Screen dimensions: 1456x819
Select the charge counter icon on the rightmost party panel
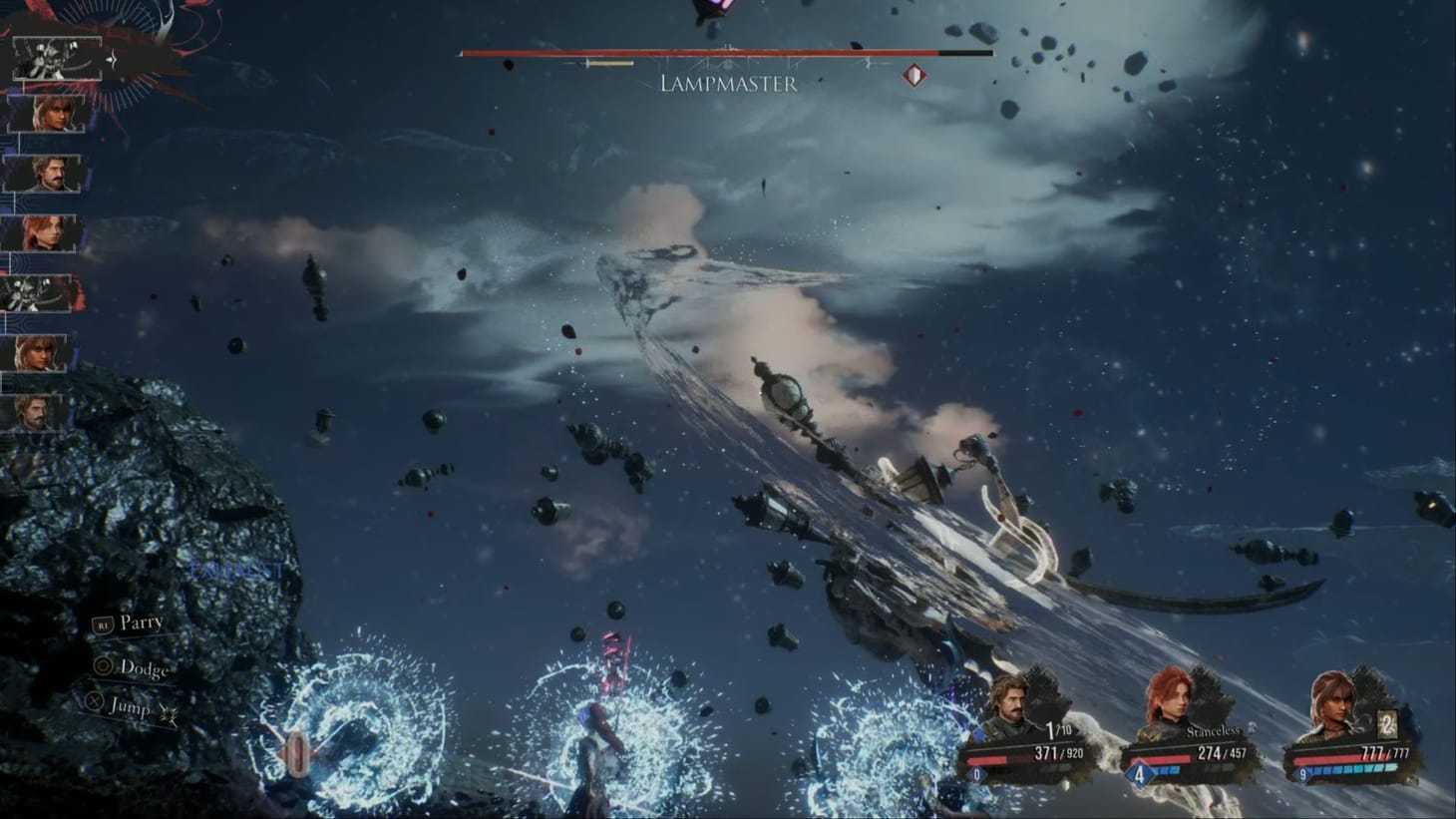point(1386,726)
